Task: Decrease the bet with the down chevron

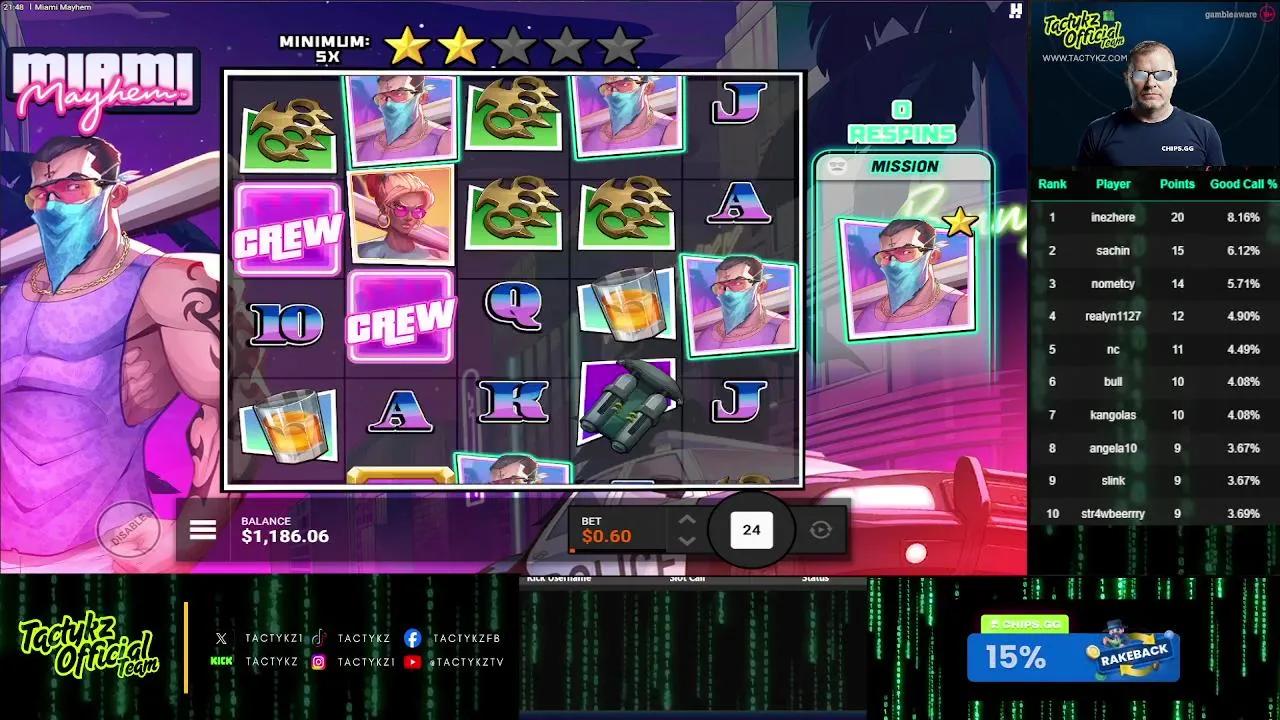Action: point(687,540)
